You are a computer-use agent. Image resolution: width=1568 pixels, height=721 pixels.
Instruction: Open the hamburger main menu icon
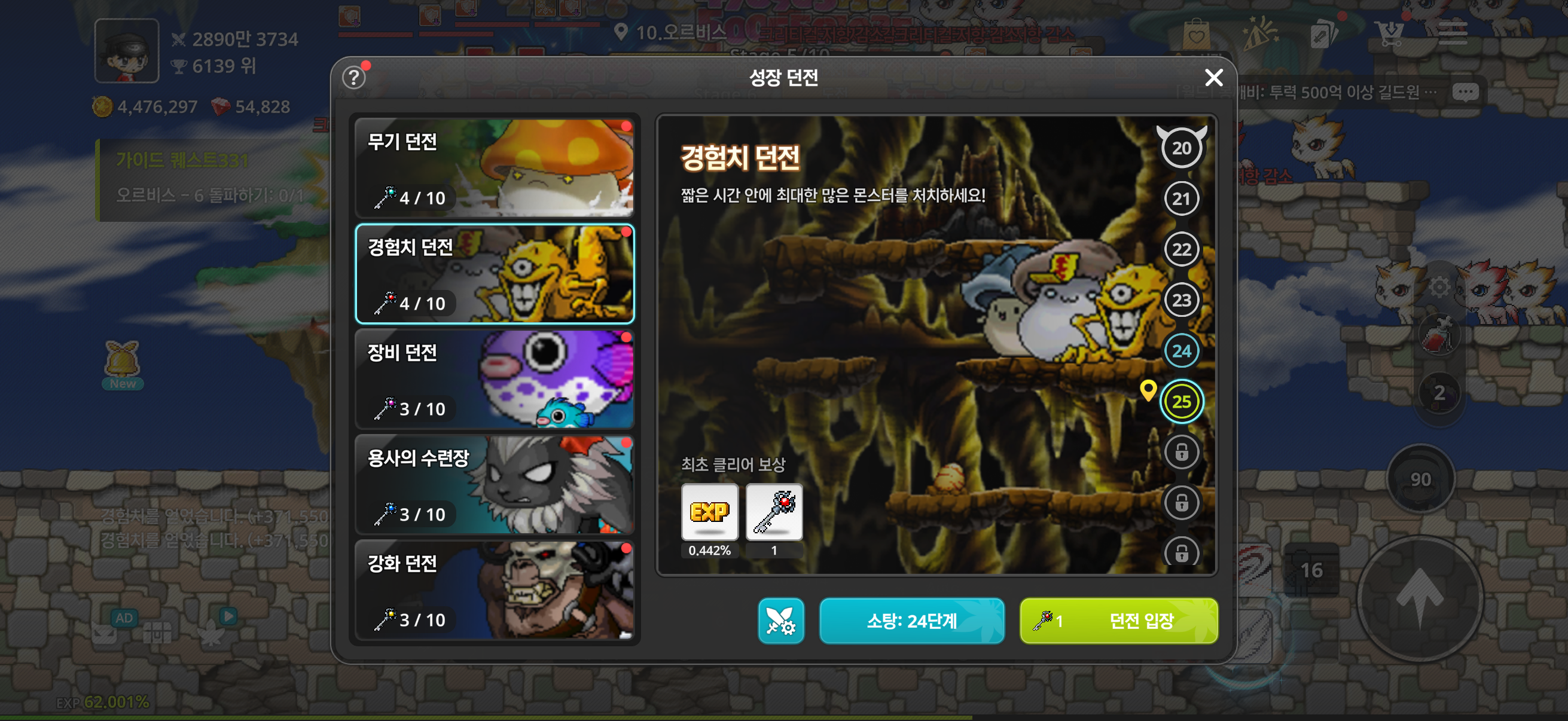point(1454,33)
